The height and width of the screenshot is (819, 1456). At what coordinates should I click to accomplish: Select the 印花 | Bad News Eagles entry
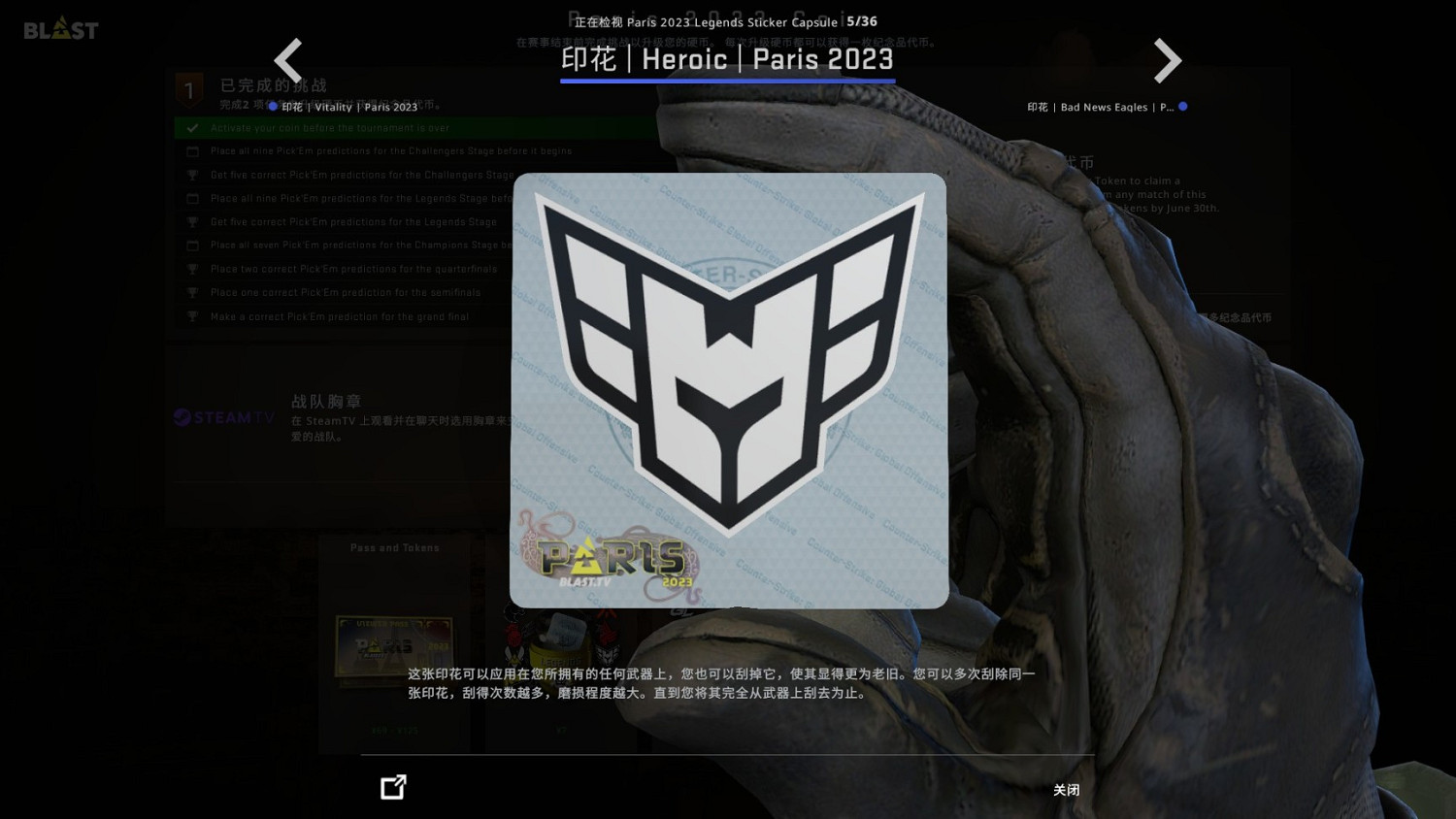tap(1104, 107)
